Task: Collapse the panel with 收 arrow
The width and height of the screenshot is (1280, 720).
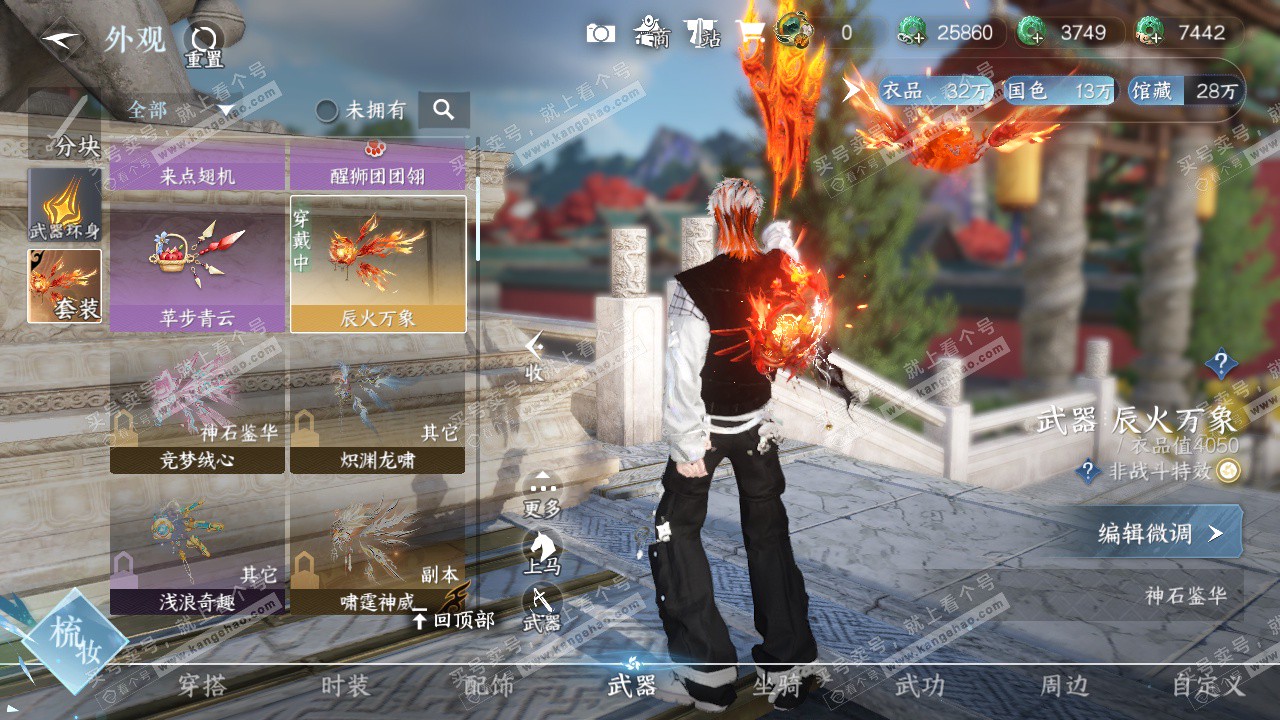Action: pos(535,355)
